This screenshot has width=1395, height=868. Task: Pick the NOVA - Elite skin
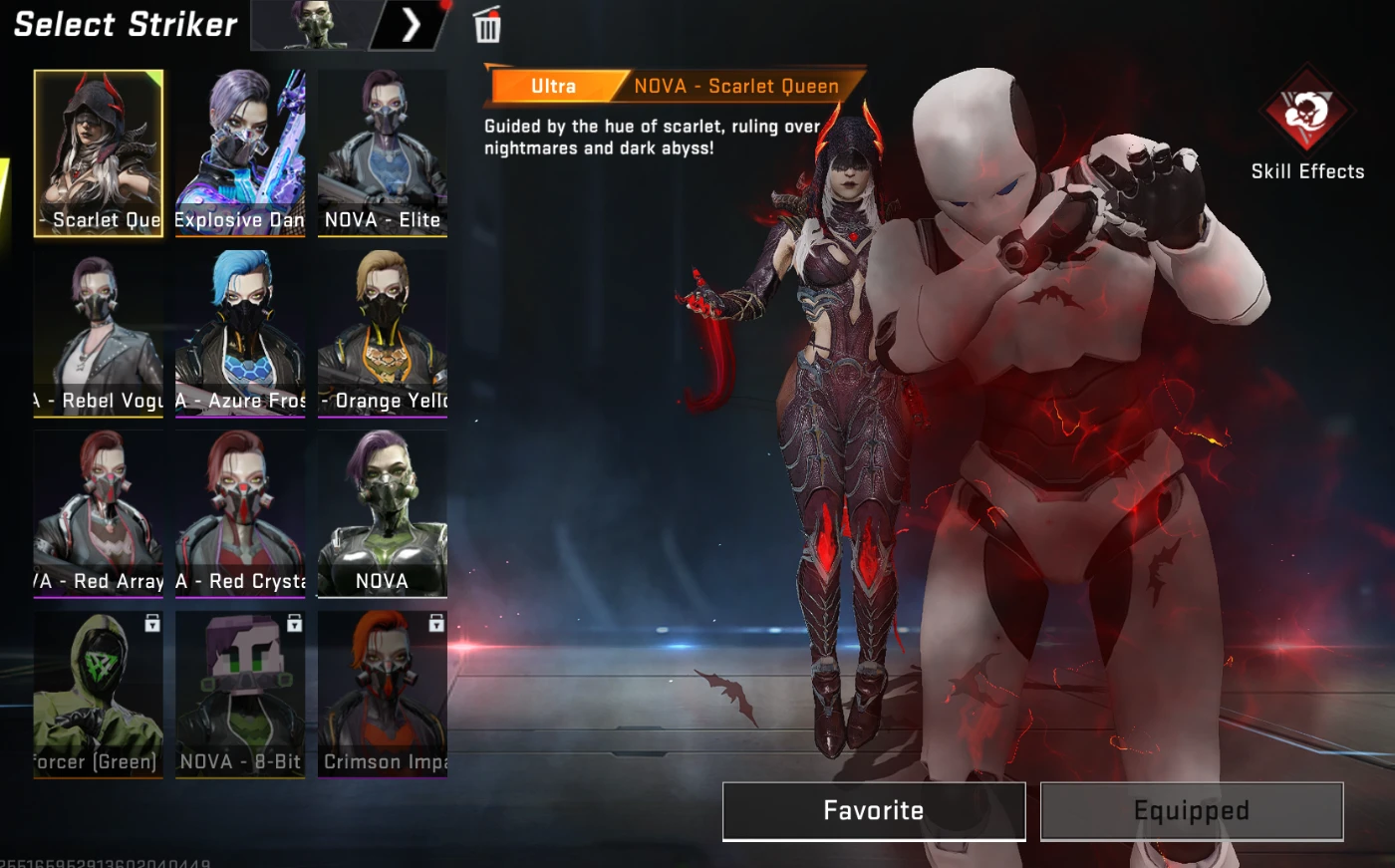click(x=383, y=152)
